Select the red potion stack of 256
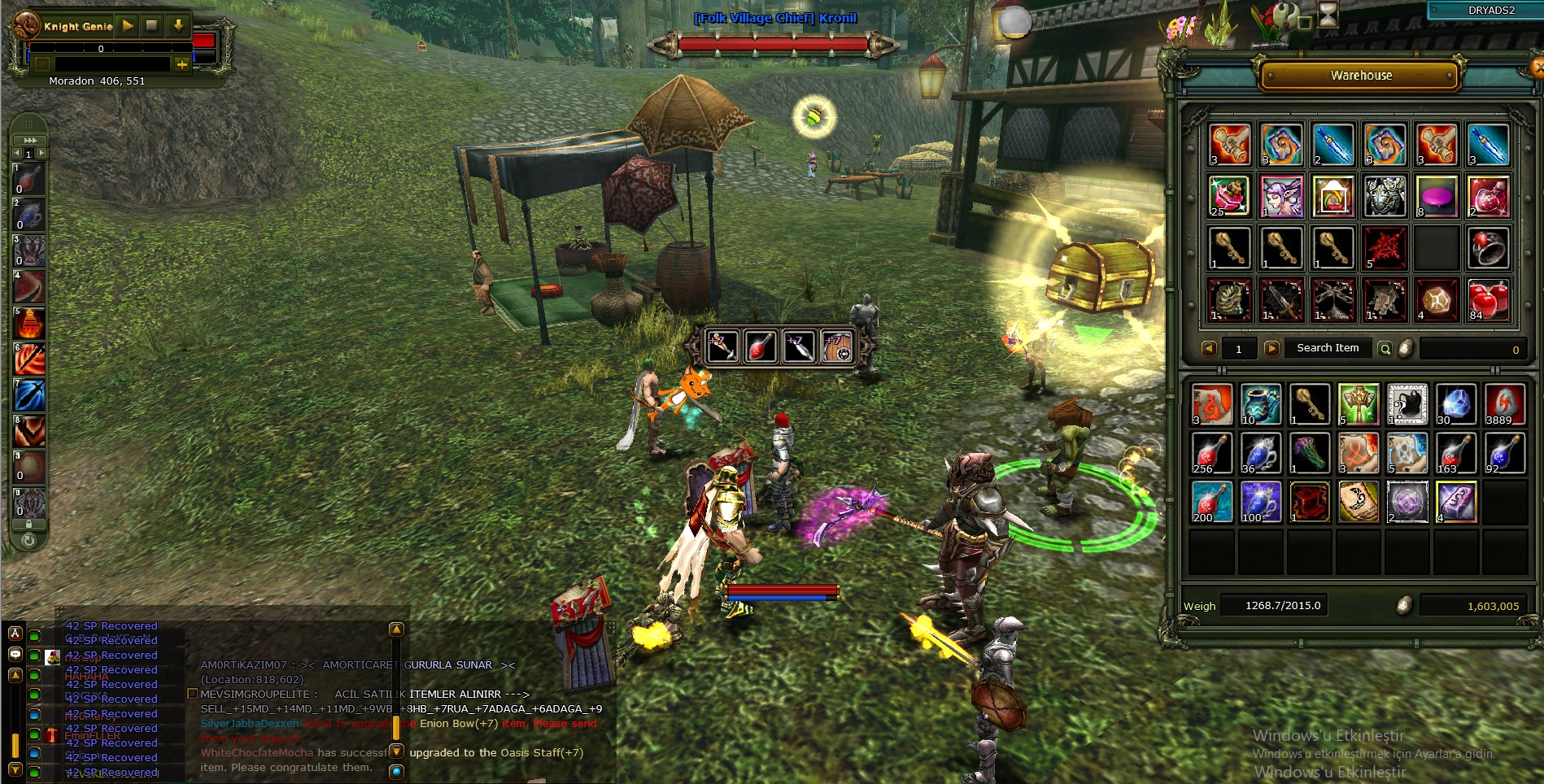The image size is (1544, 784). pos(1211,453)
